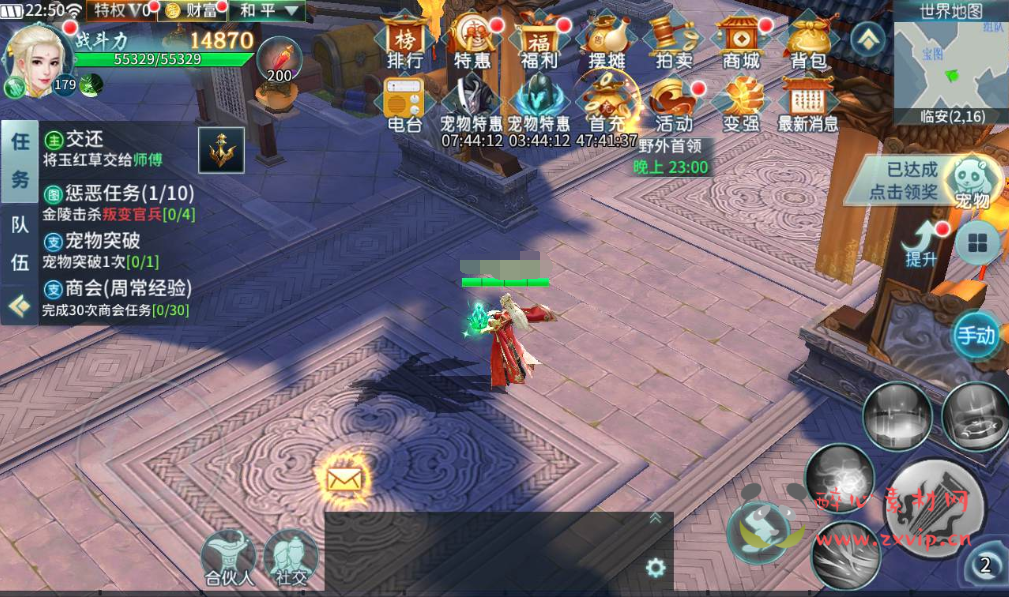Open the 变强 power-up guide
This screenshot has width=1009, height=597.
coord(741,103)
